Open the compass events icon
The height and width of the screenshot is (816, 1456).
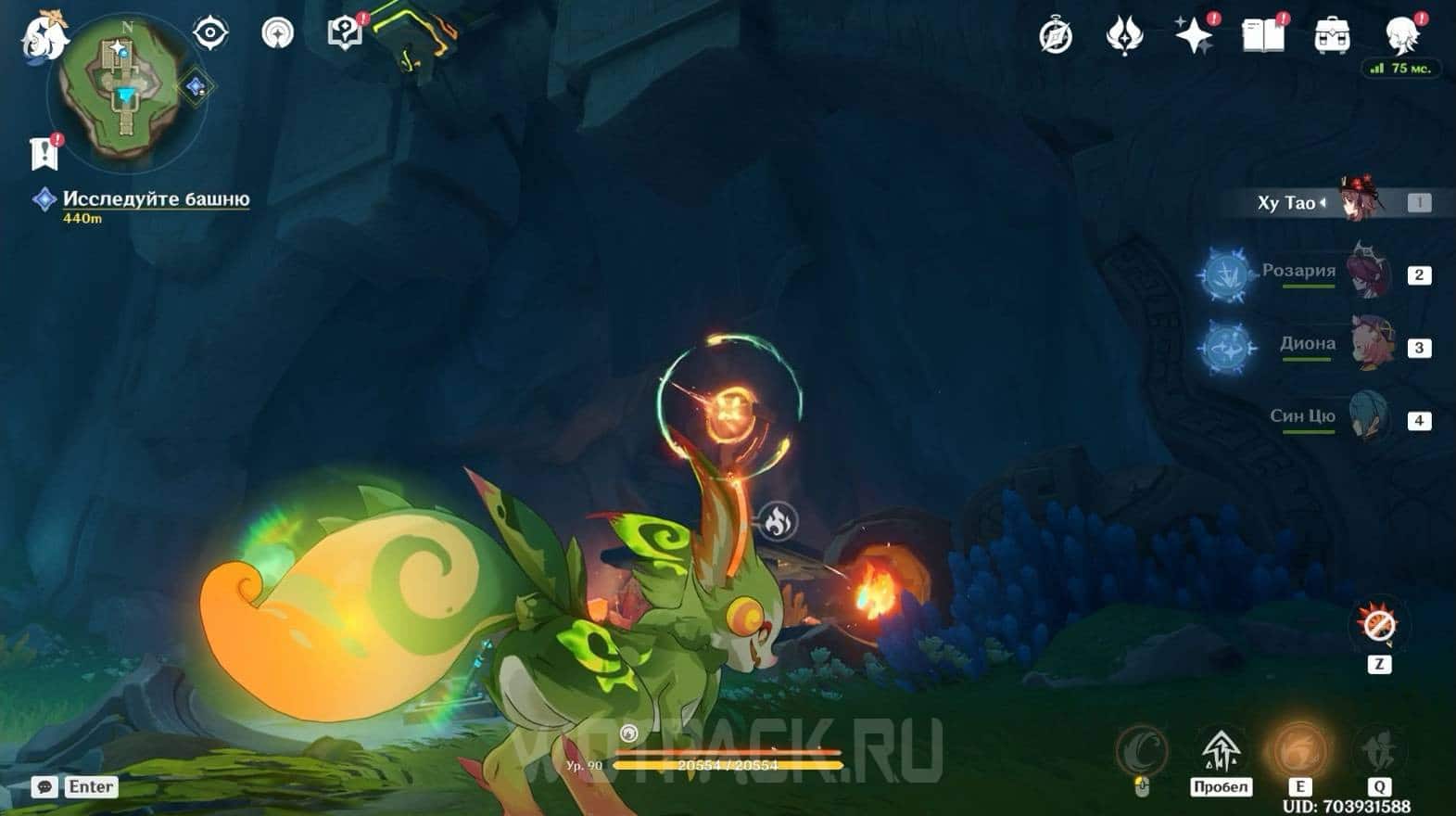1056,36
